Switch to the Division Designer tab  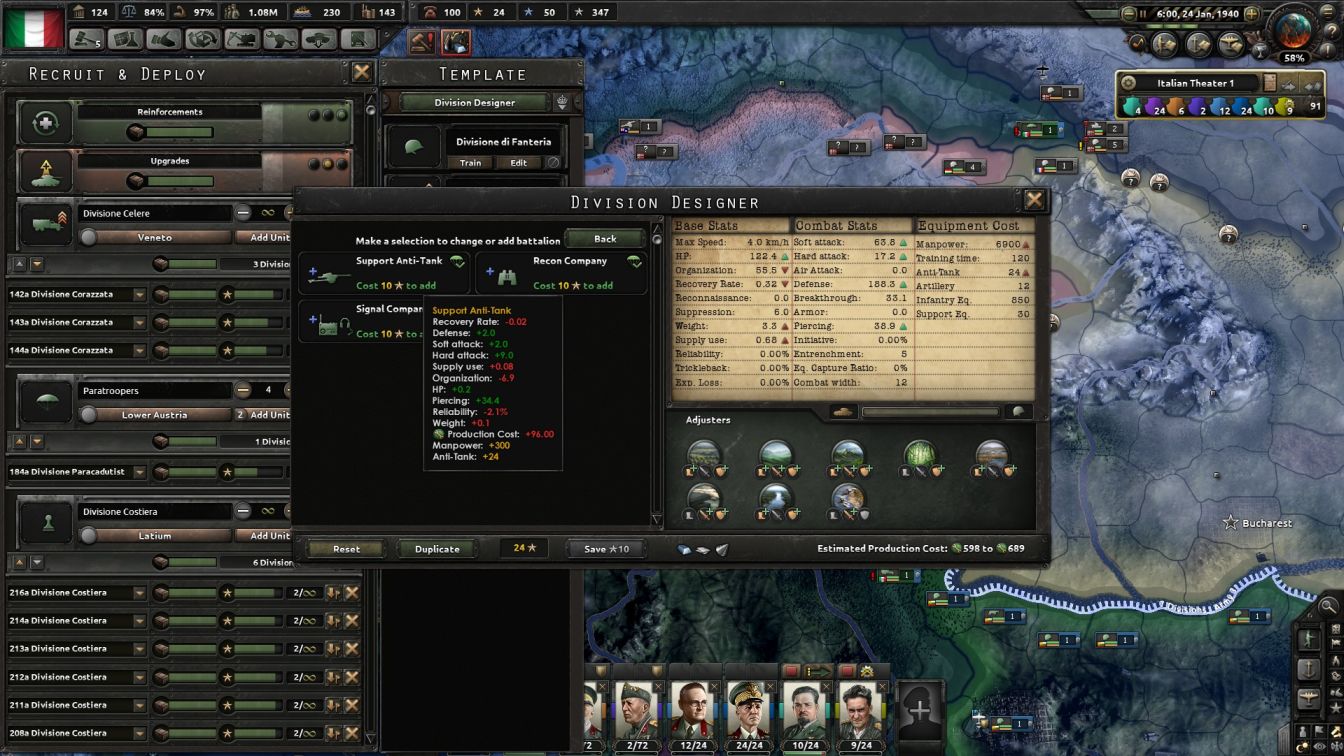pos(473,101)
